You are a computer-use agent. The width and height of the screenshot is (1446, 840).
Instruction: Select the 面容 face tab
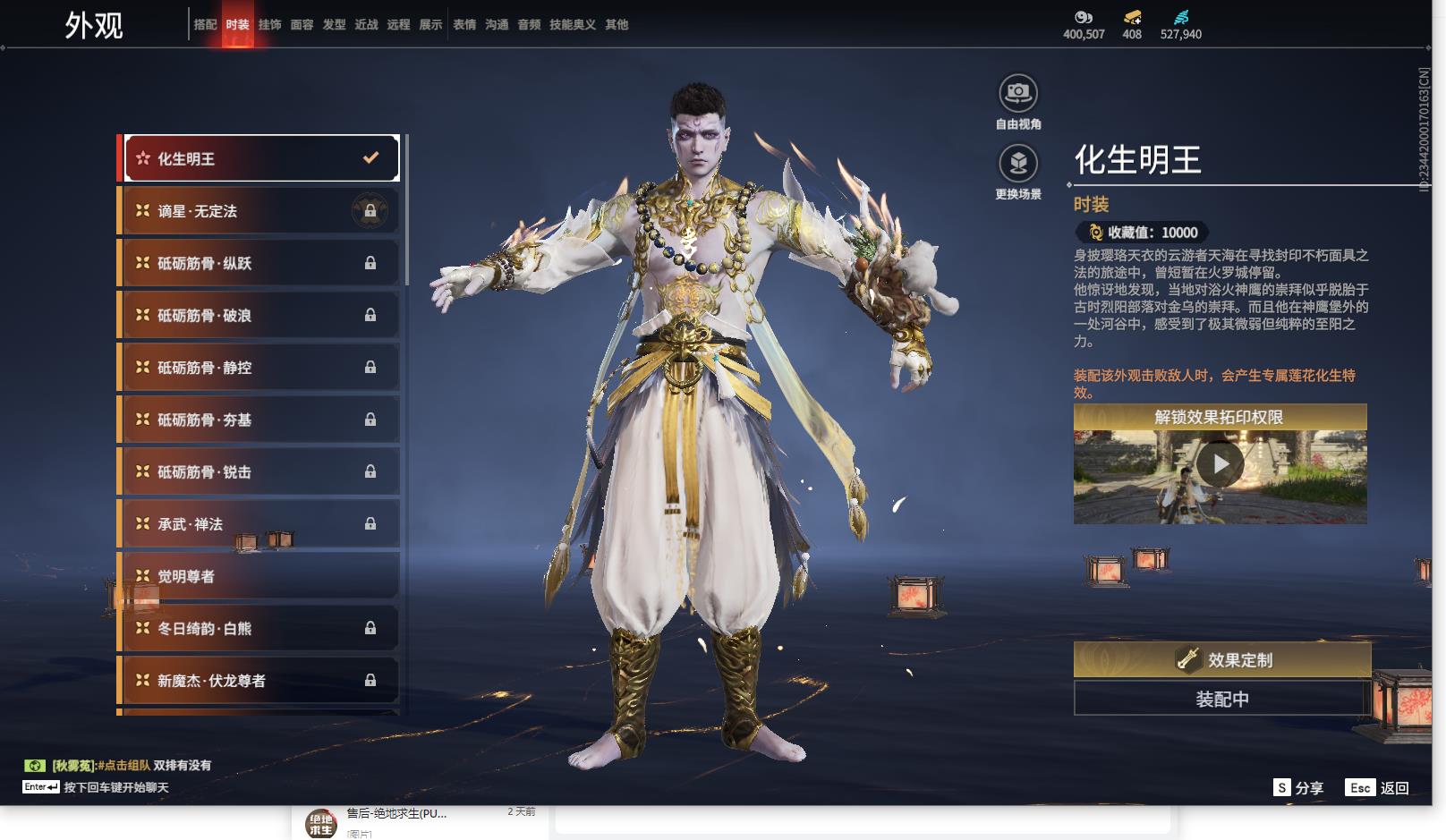[302, 25]
